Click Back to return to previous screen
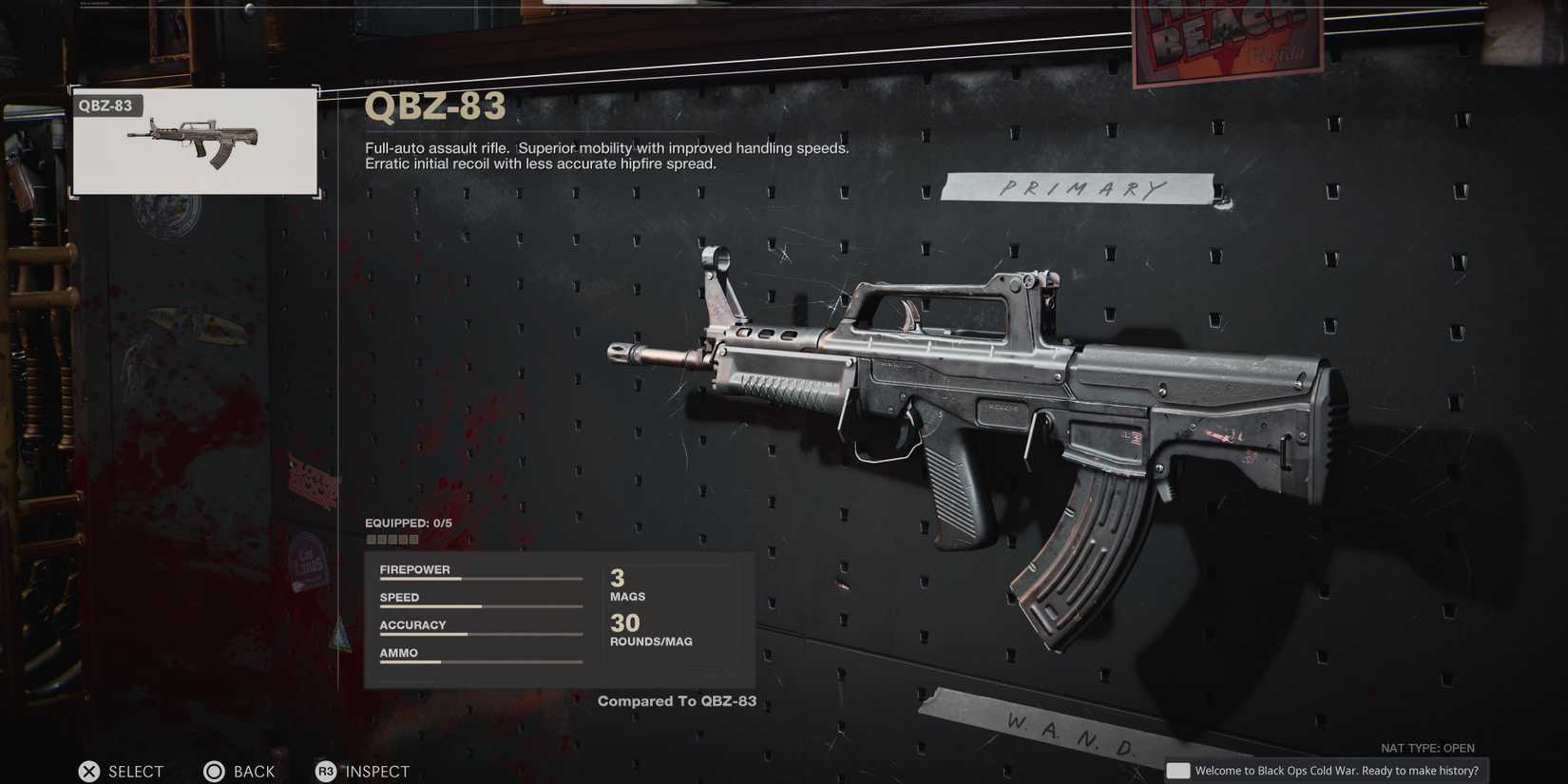This screenshot has height=784, width=1568. coord(240,772)
